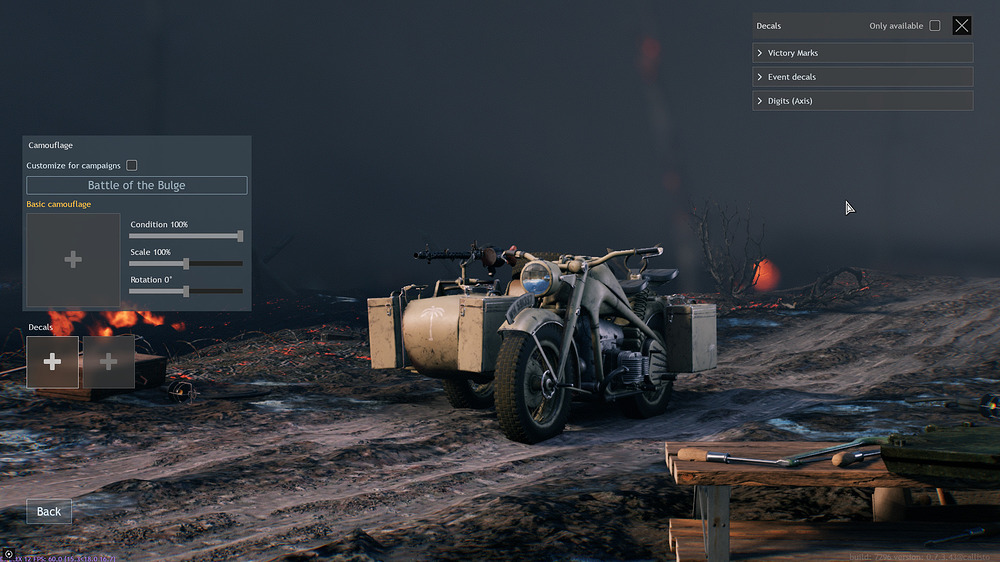The height and width of the screenshot is (562, 1000).
Task: Adjust the Rotation slider
Action: [186, 291]
